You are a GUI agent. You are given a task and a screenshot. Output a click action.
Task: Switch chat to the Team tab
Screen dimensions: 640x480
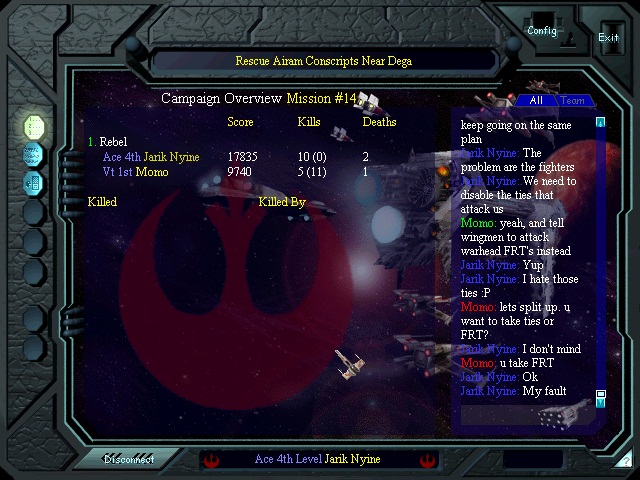tap(573, 101)
